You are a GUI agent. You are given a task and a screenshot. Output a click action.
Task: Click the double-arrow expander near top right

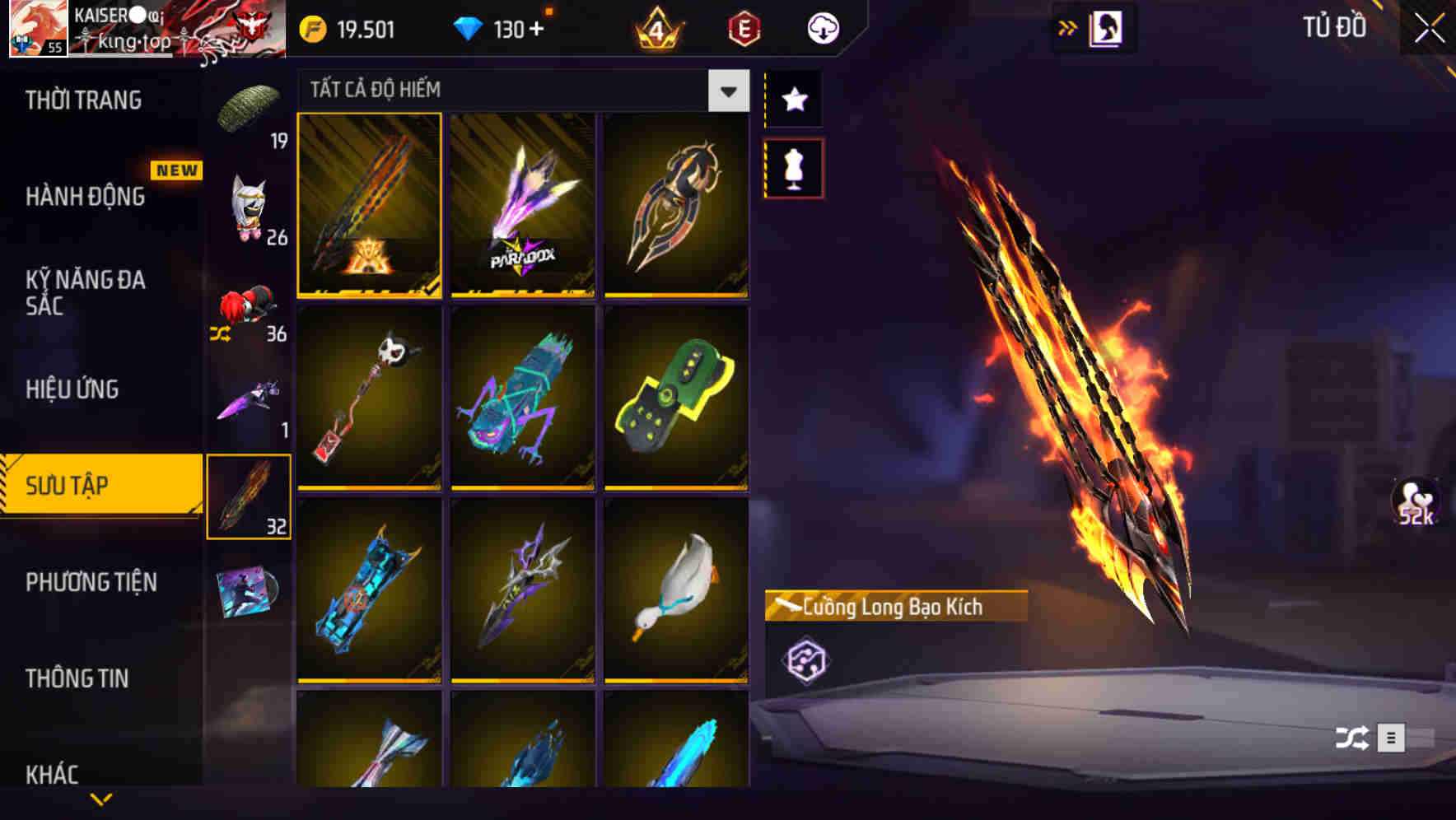click(1068, 26)
